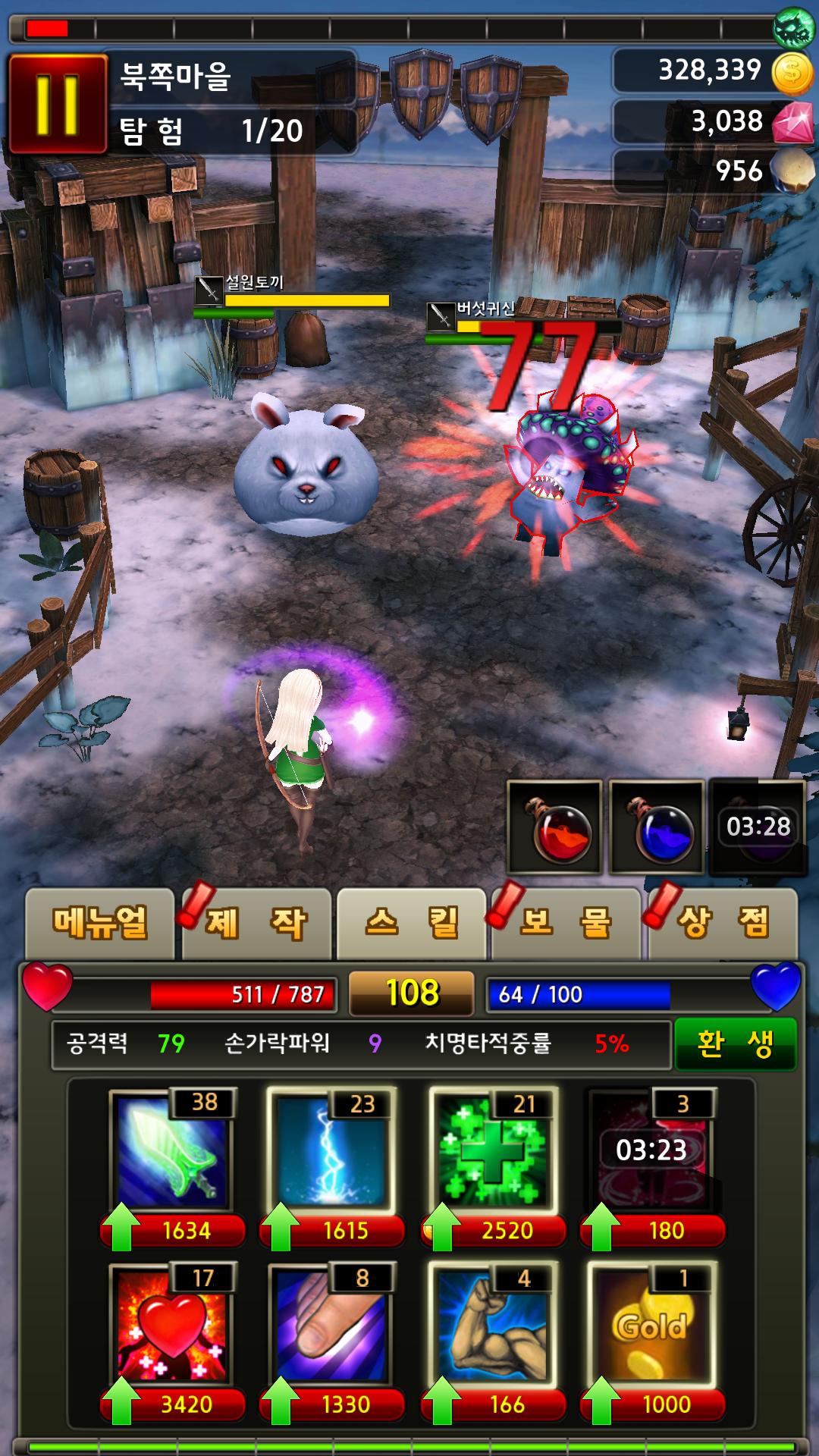Use the blue mana potion

pyautogui.click(x=657, y=827)
